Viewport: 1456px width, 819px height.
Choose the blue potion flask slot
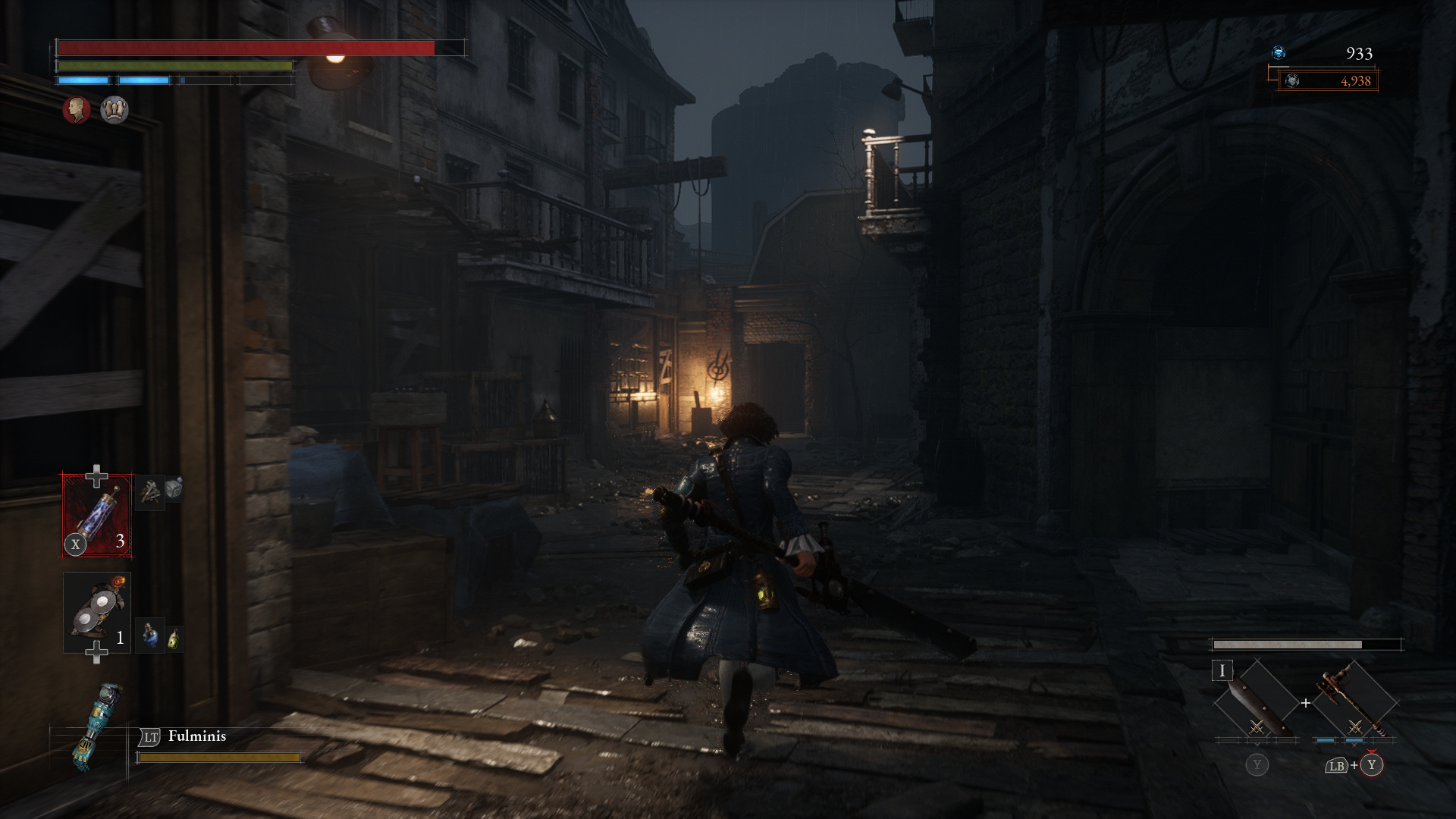click(150, 636)
